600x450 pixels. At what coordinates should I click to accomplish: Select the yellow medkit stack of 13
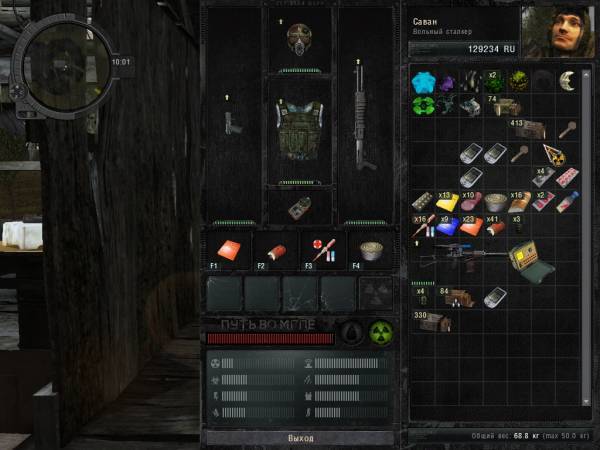click(x=446, y=202)
